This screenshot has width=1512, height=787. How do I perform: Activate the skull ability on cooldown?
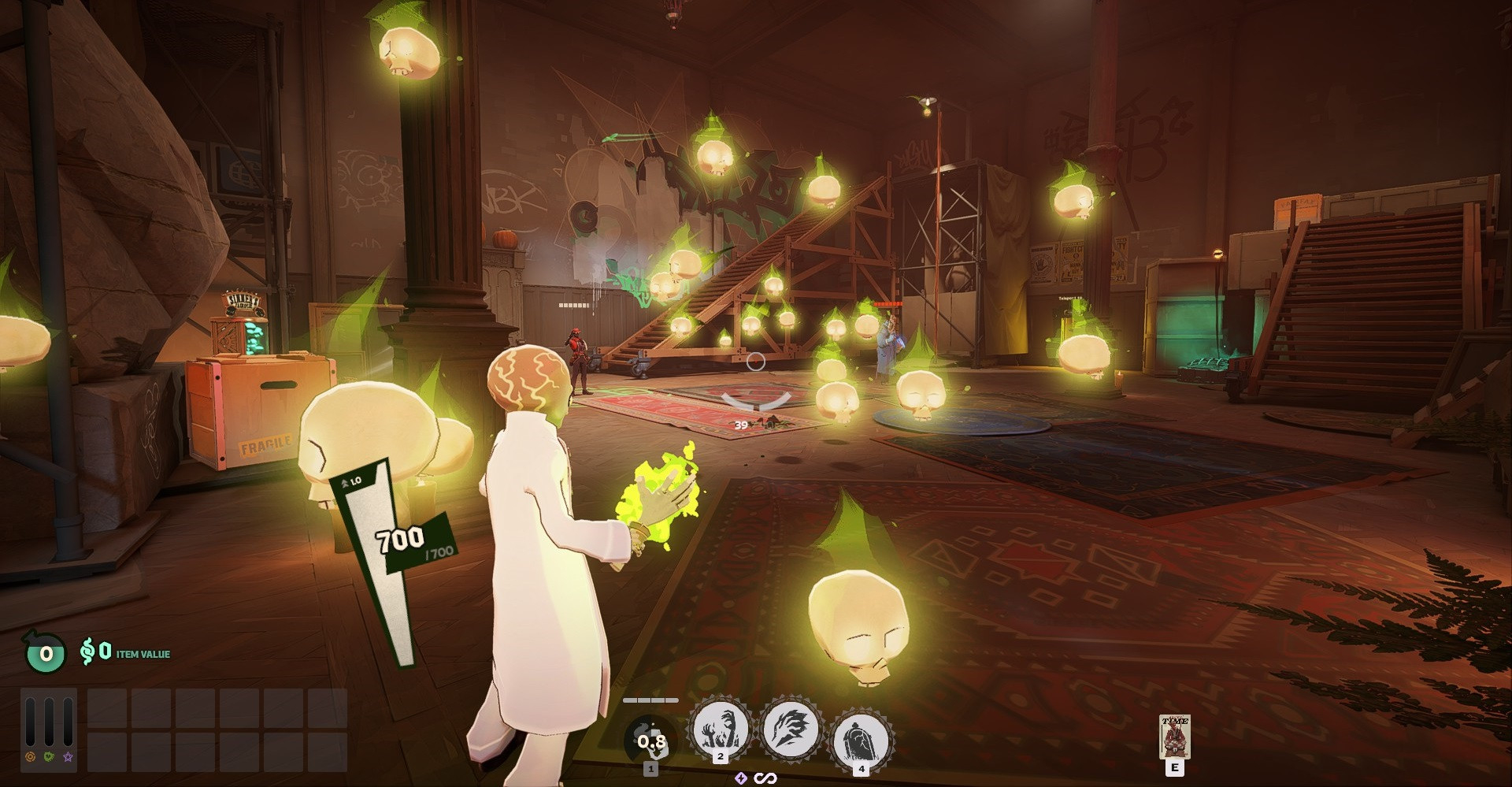pyautogui.click(x=650, y=741)
